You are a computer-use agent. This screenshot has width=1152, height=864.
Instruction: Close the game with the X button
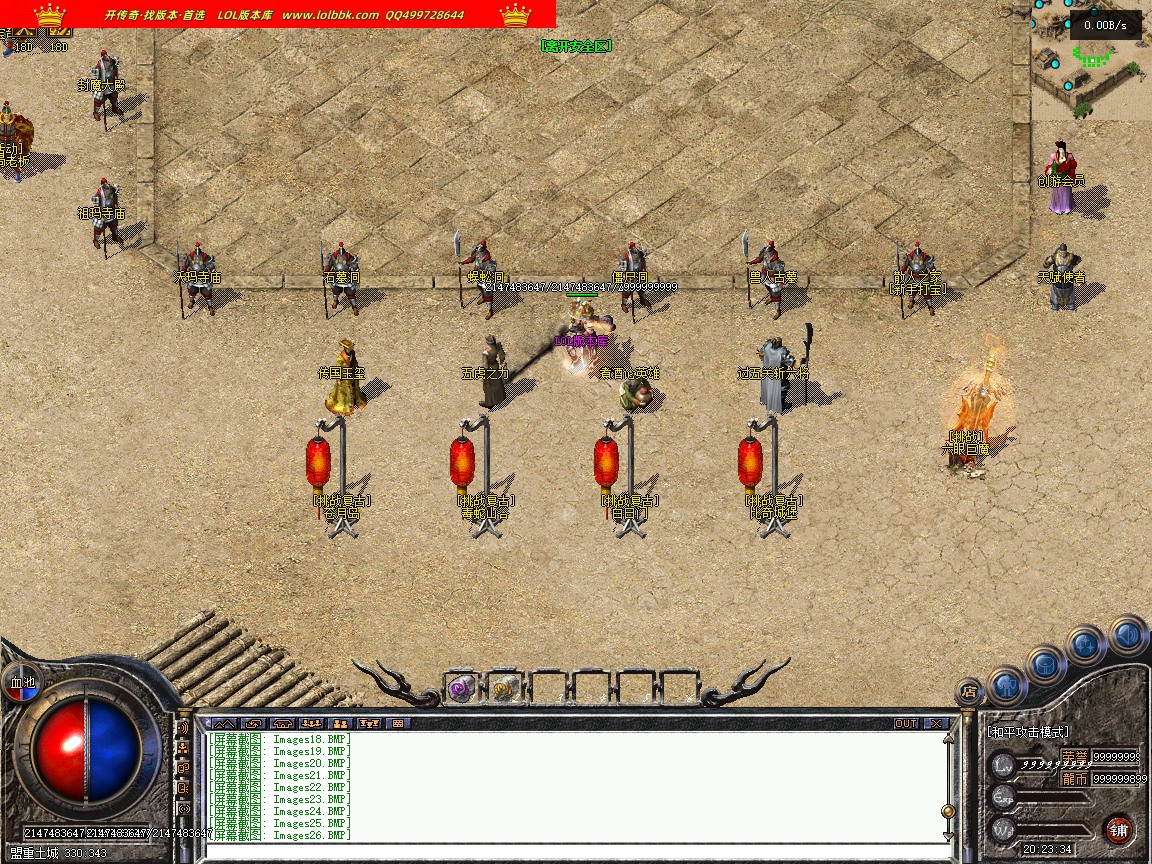pyautogui.click(x=936, y=723)
